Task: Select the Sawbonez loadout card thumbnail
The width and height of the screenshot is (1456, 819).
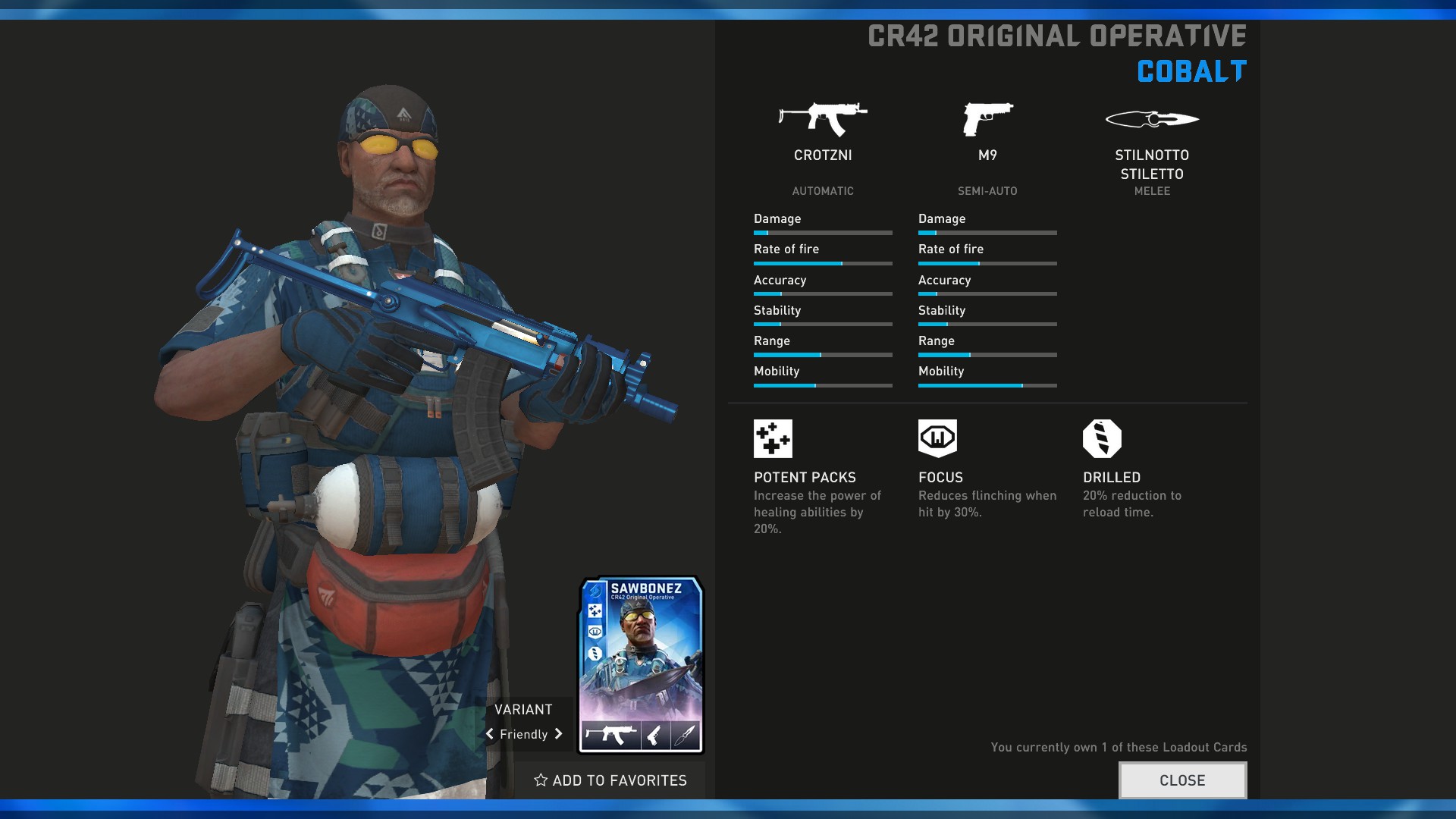Action: point(642,665)
